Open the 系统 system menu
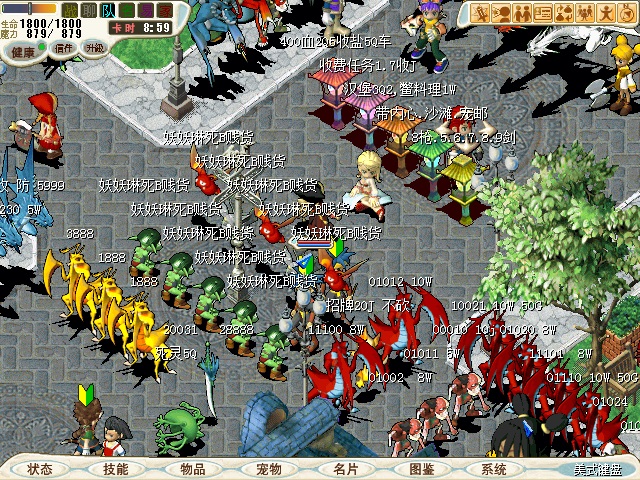Image resolution: width=640 pixels, height=480 pixels. (x=494, y=469)
